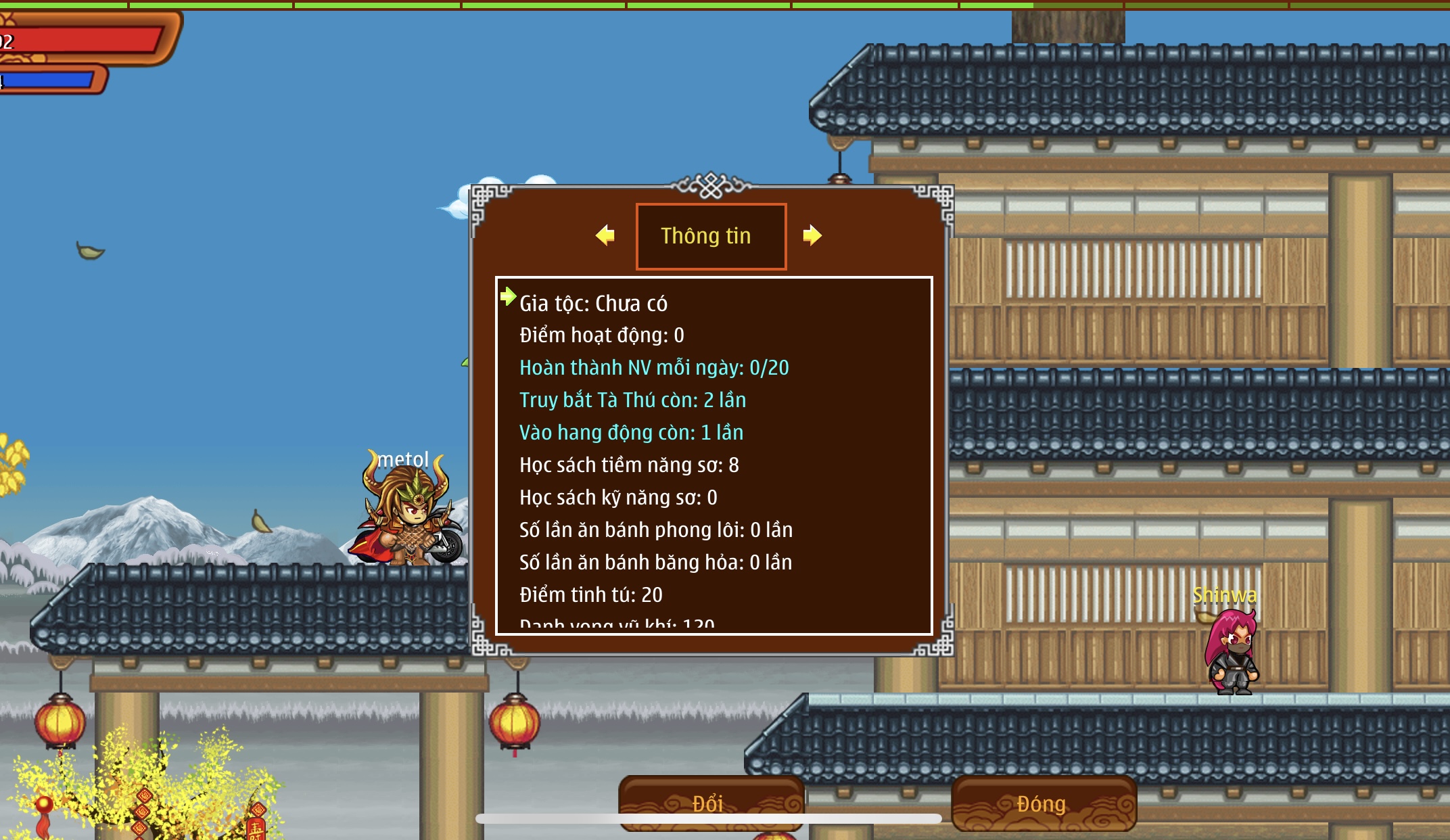Select Hoàn thành NV mỗi ngày entry

coord(653,368)
